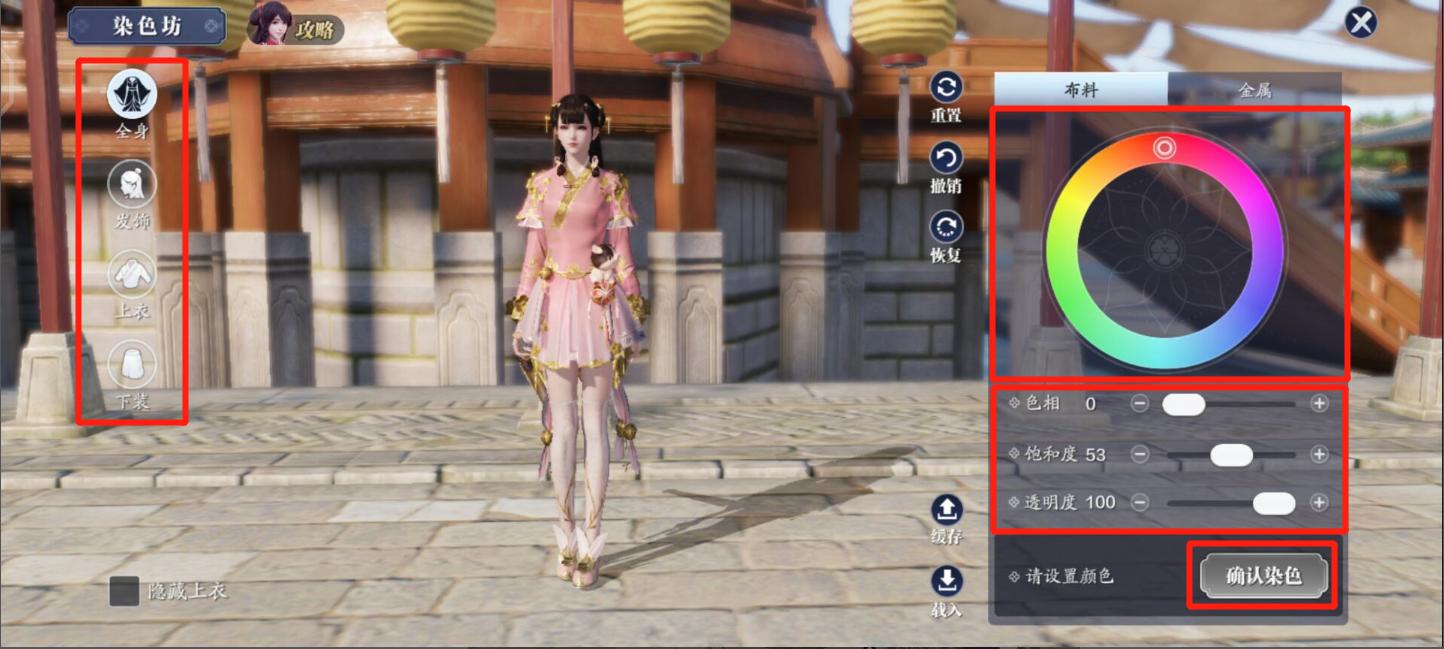Viewport: 1444px width, 649px height.
Task: Switch to the 金属 metal tab
Action: (1255, 90)
